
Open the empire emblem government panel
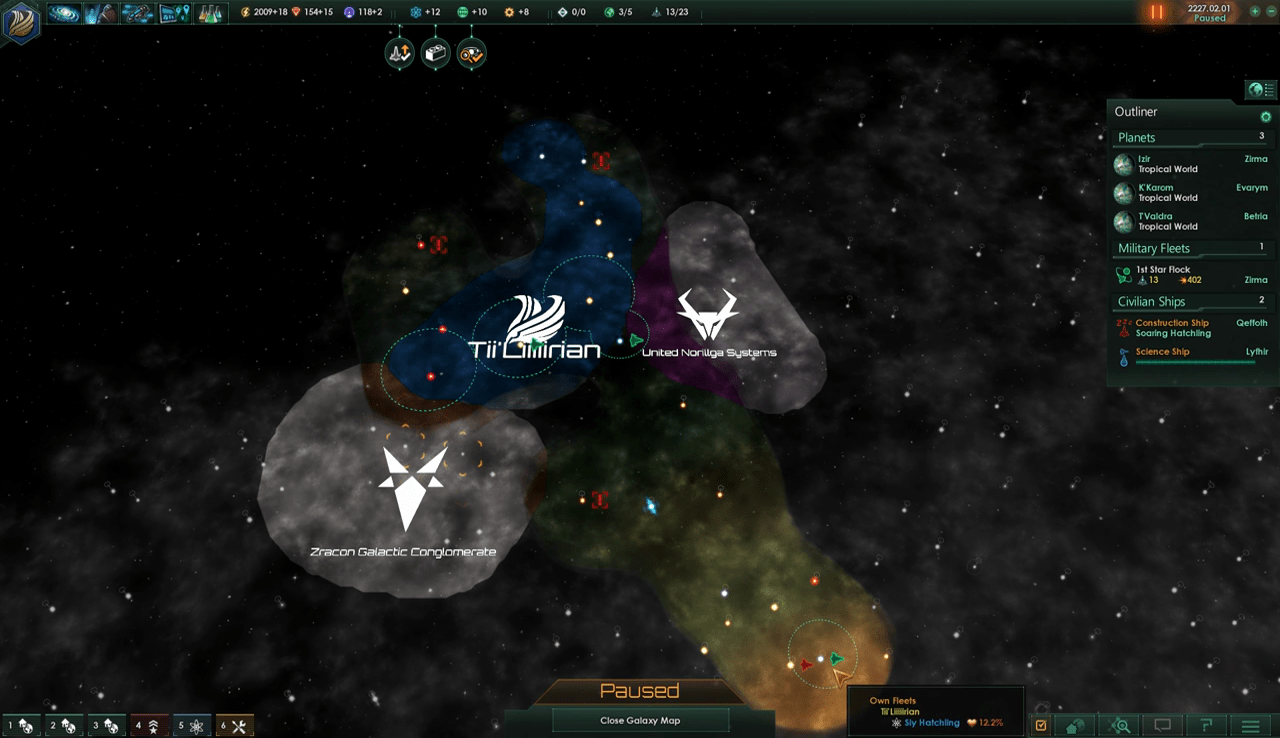(20, 22)
